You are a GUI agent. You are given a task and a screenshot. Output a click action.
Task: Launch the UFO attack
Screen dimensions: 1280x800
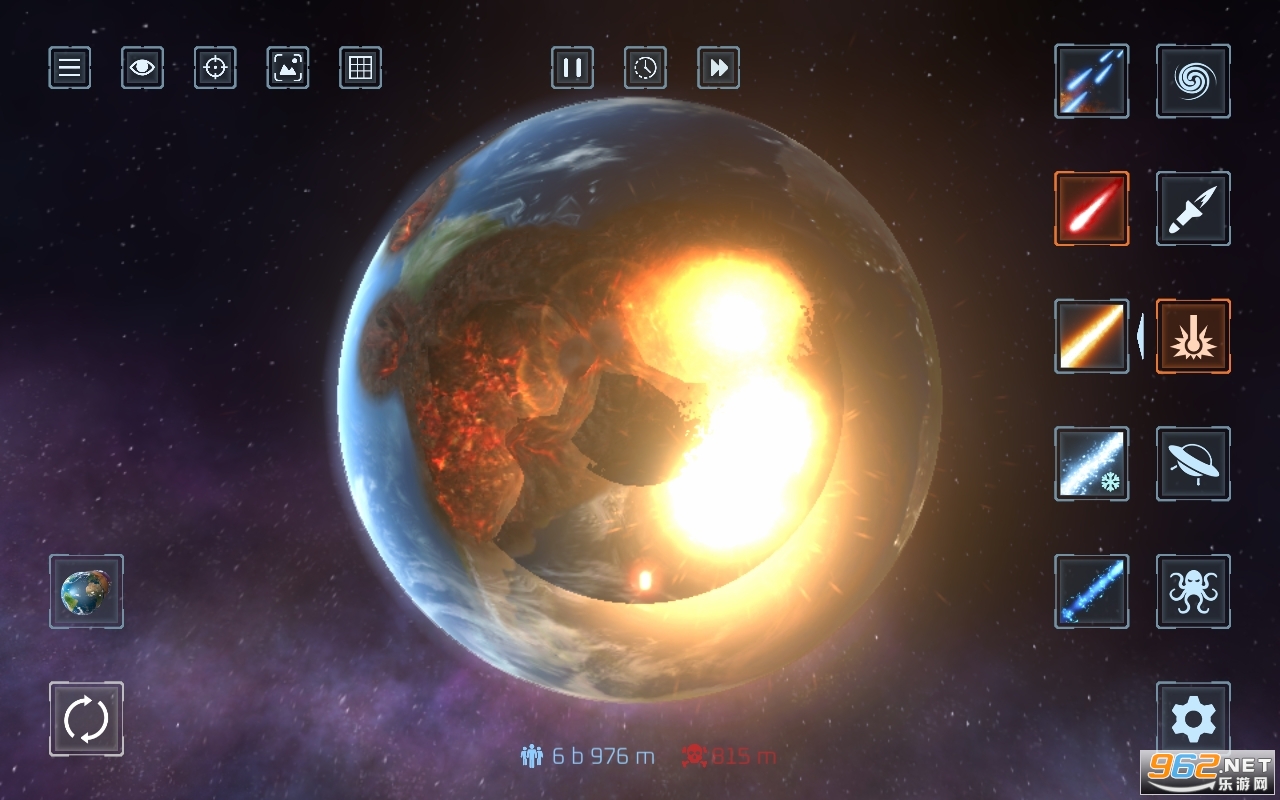[1192, 465]
